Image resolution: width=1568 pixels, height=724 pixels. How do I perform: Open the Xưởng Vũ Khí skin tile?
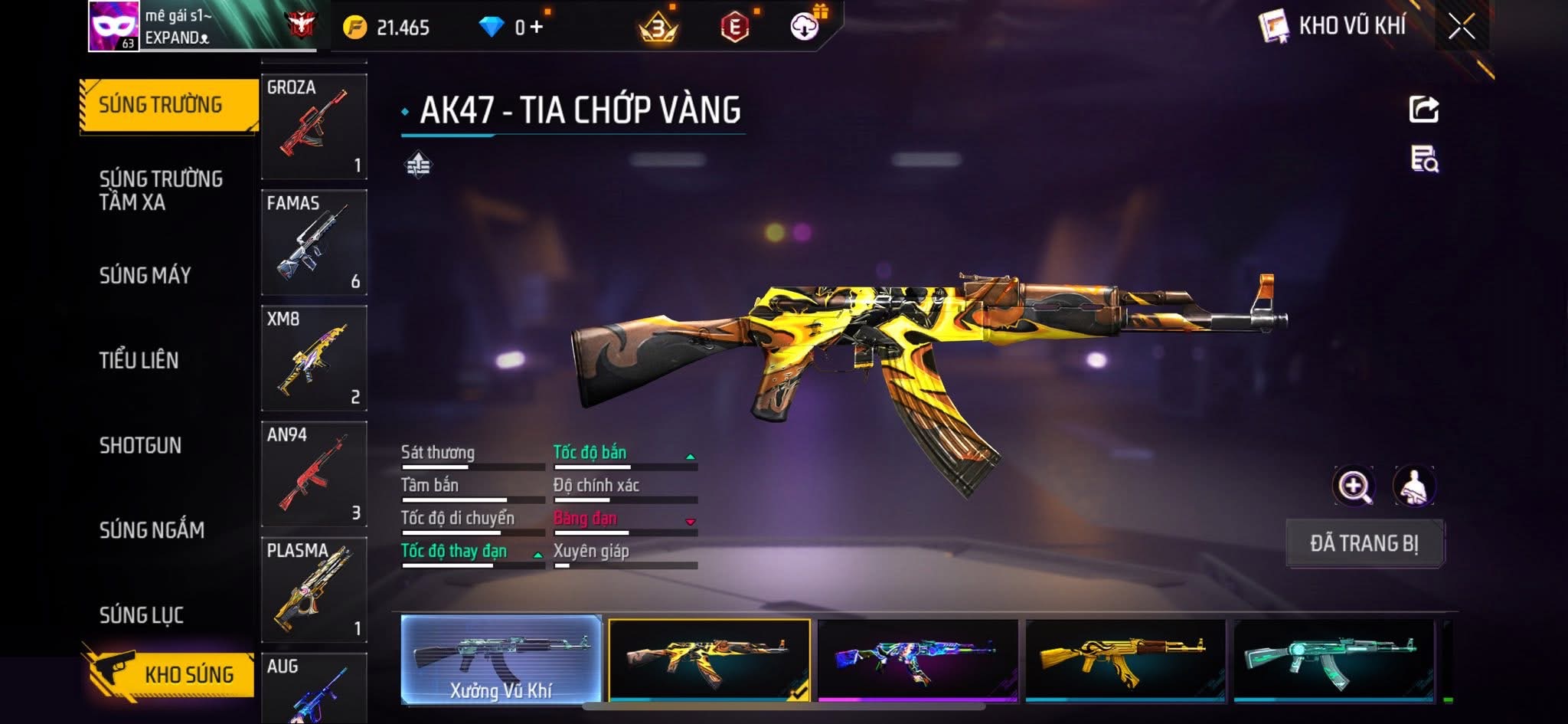(x=501, y=660)
